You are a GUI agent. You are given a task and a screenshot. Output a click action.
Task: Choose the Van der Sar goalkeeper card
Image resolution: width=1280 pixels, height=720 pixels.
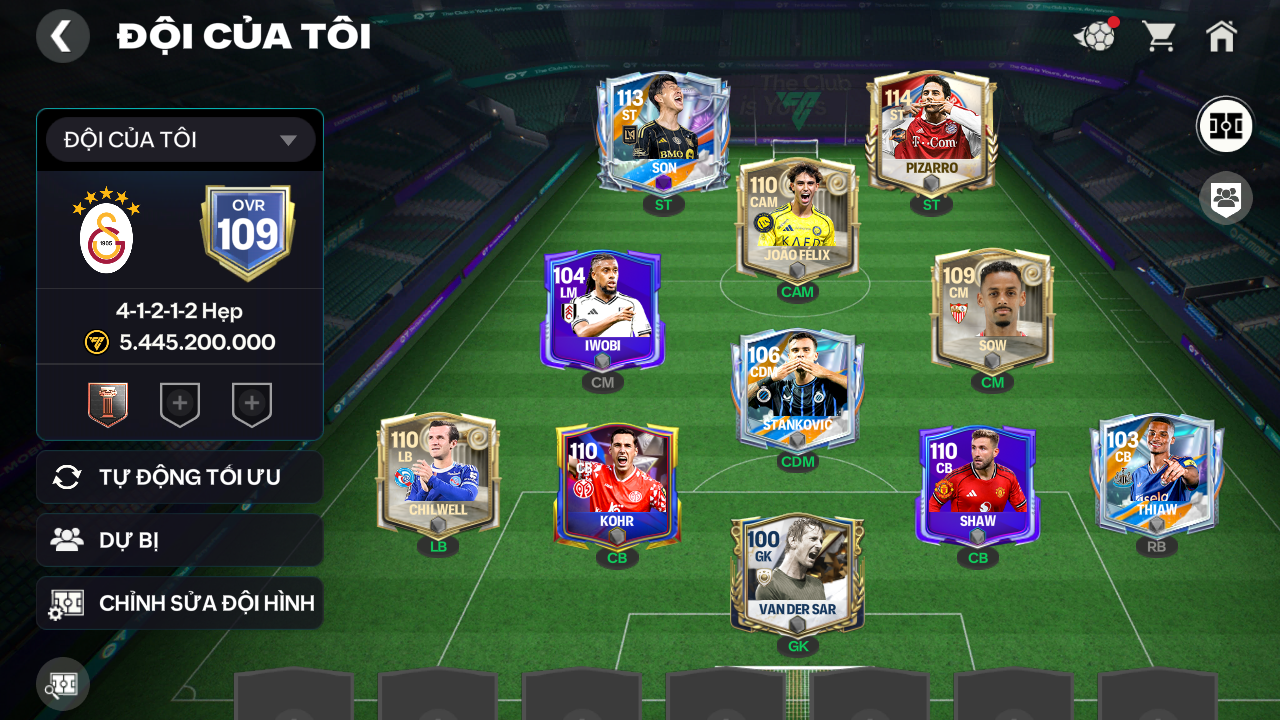point(797,573)
